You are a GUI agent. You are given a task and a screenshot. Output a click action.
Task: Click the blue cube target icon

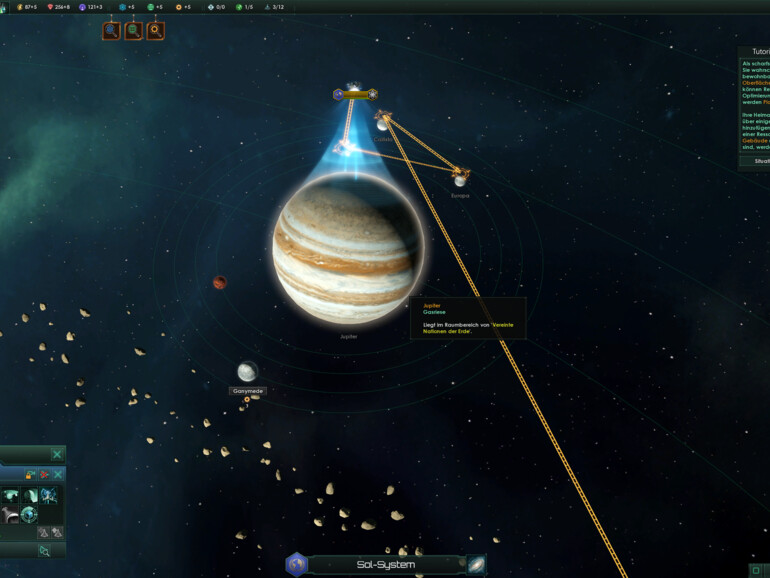pyautogui.click(x=30, y=514)
